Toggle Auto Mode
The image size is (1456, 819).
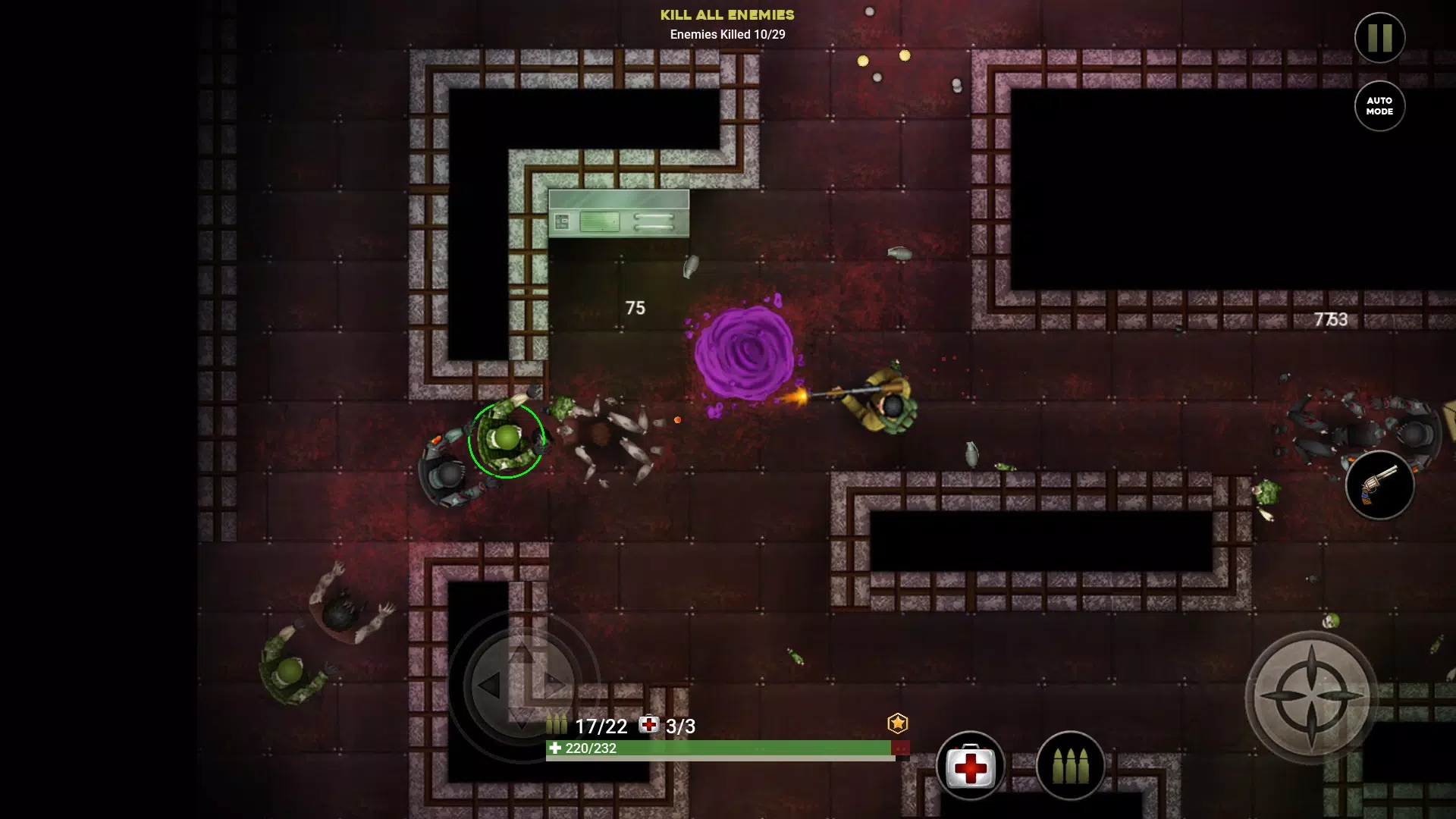(1379, 106)
